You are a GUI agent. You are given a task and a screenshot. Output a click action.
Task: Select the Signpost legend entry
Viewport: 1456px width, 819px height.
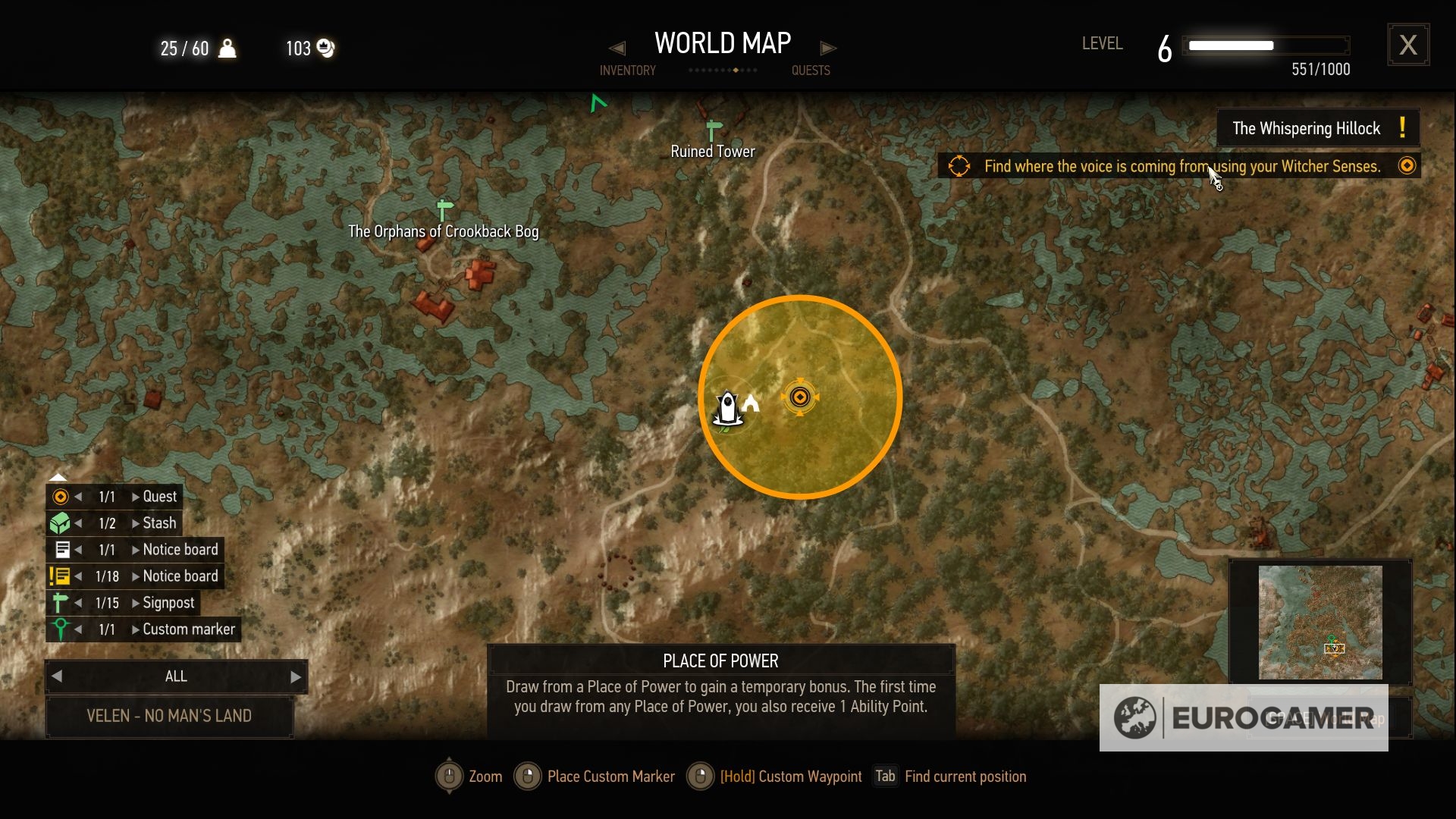tap(168, 603)
